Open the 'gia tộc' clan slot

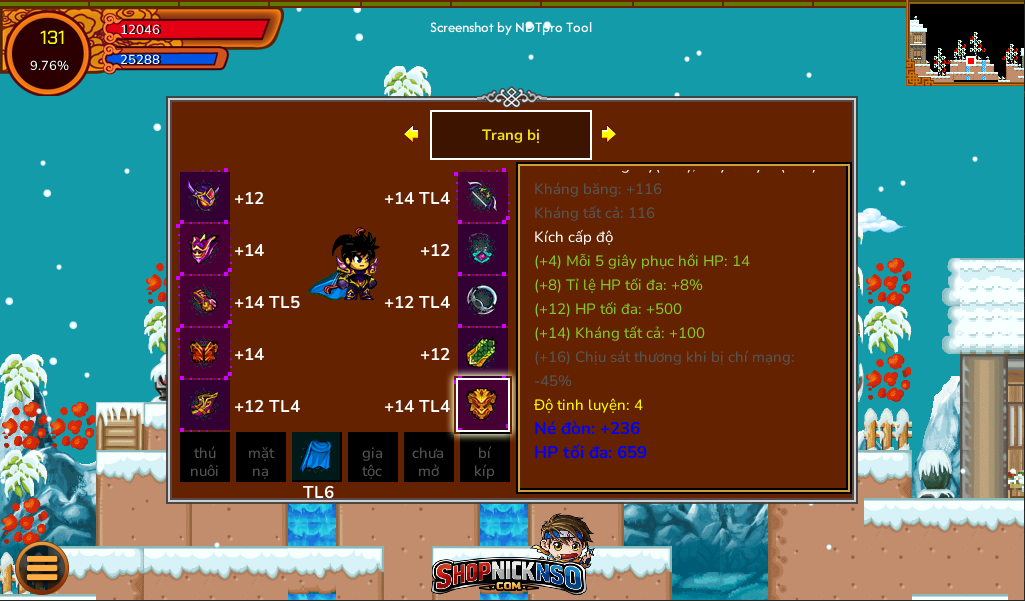pos(373,458)
